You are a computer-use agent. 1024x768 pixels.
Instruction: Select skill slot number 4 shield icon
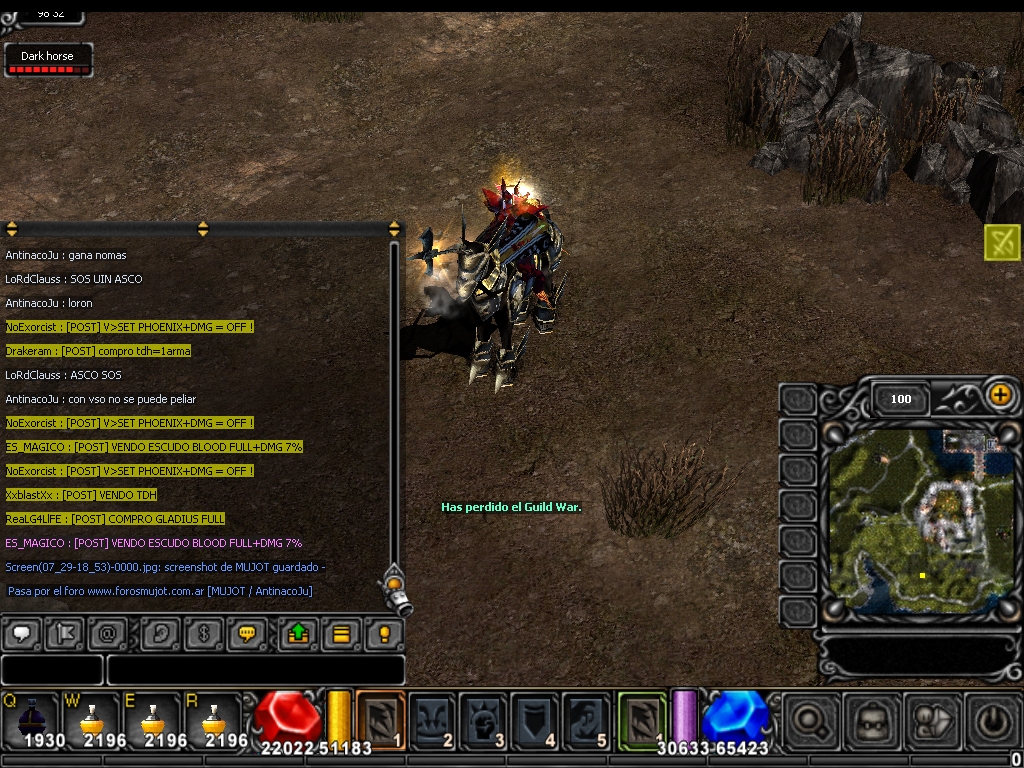click(x=534, y=720)
